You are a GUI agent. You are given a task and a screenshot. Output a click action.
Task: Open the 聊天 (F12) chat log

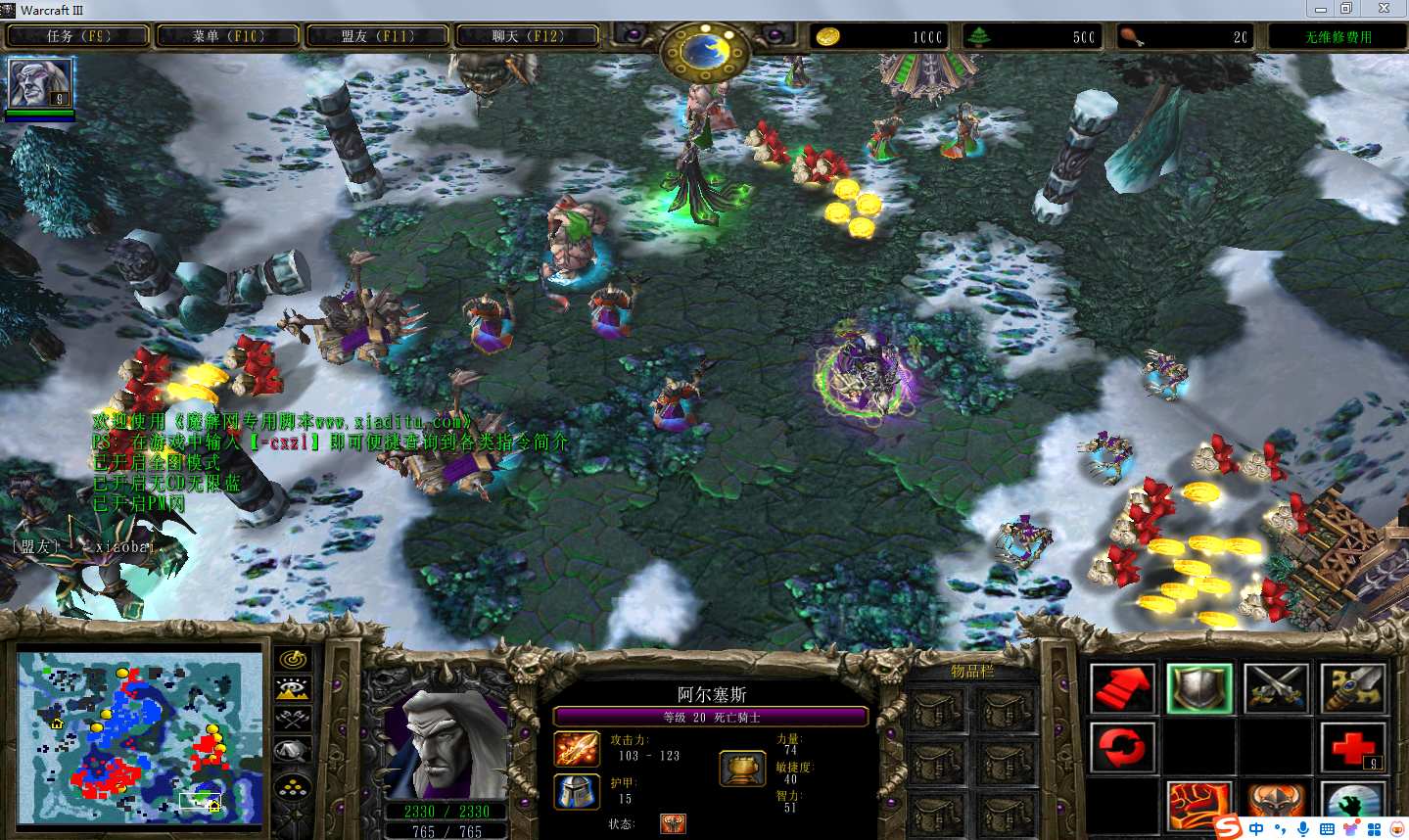point(528,36)
